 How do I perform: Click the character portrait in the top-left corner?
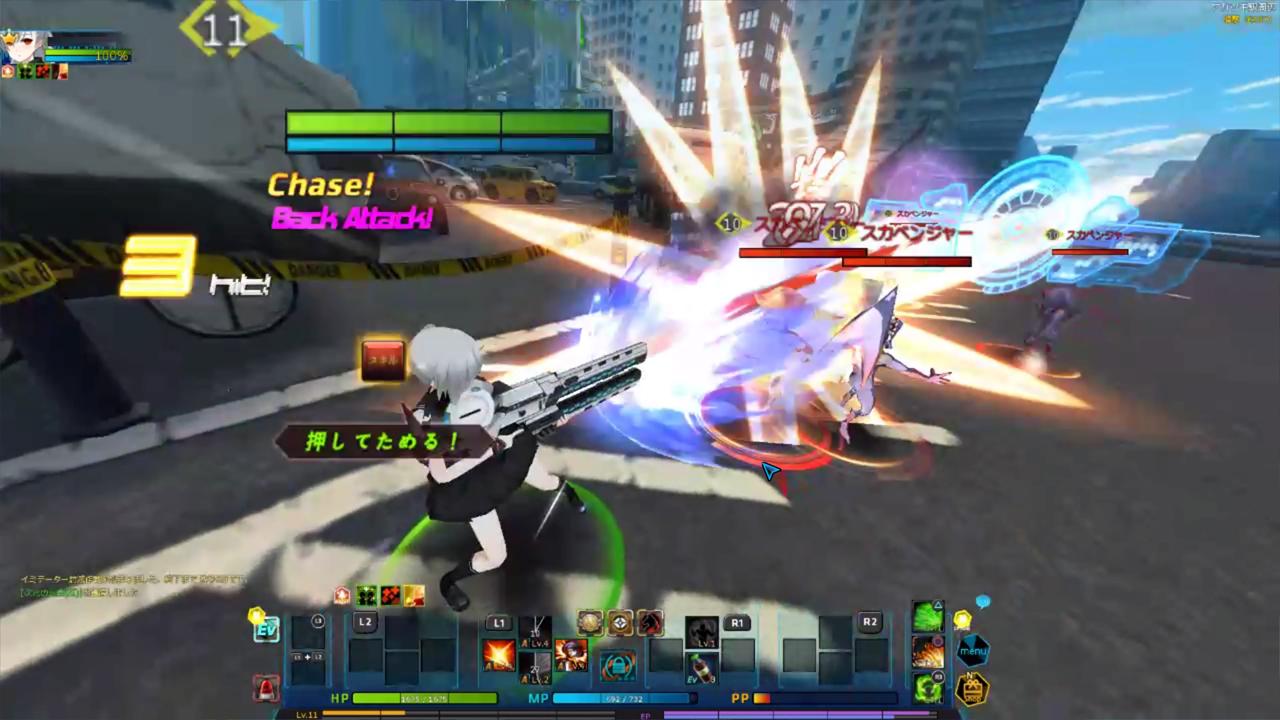pos(20,40)
